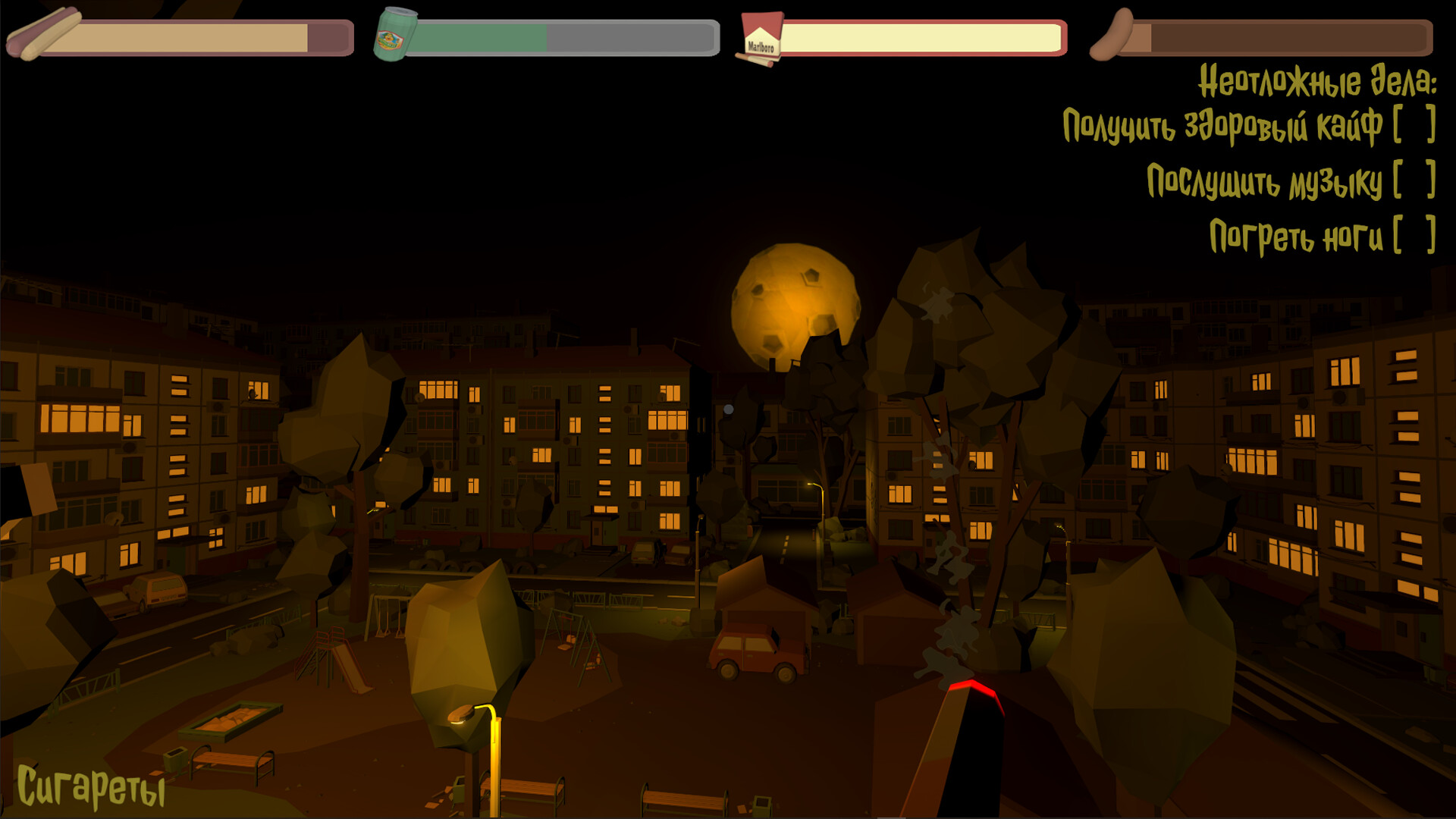Click the hot dog hunger icon
This screenshot has height=819, width=1456.
[x=45, y=34]
